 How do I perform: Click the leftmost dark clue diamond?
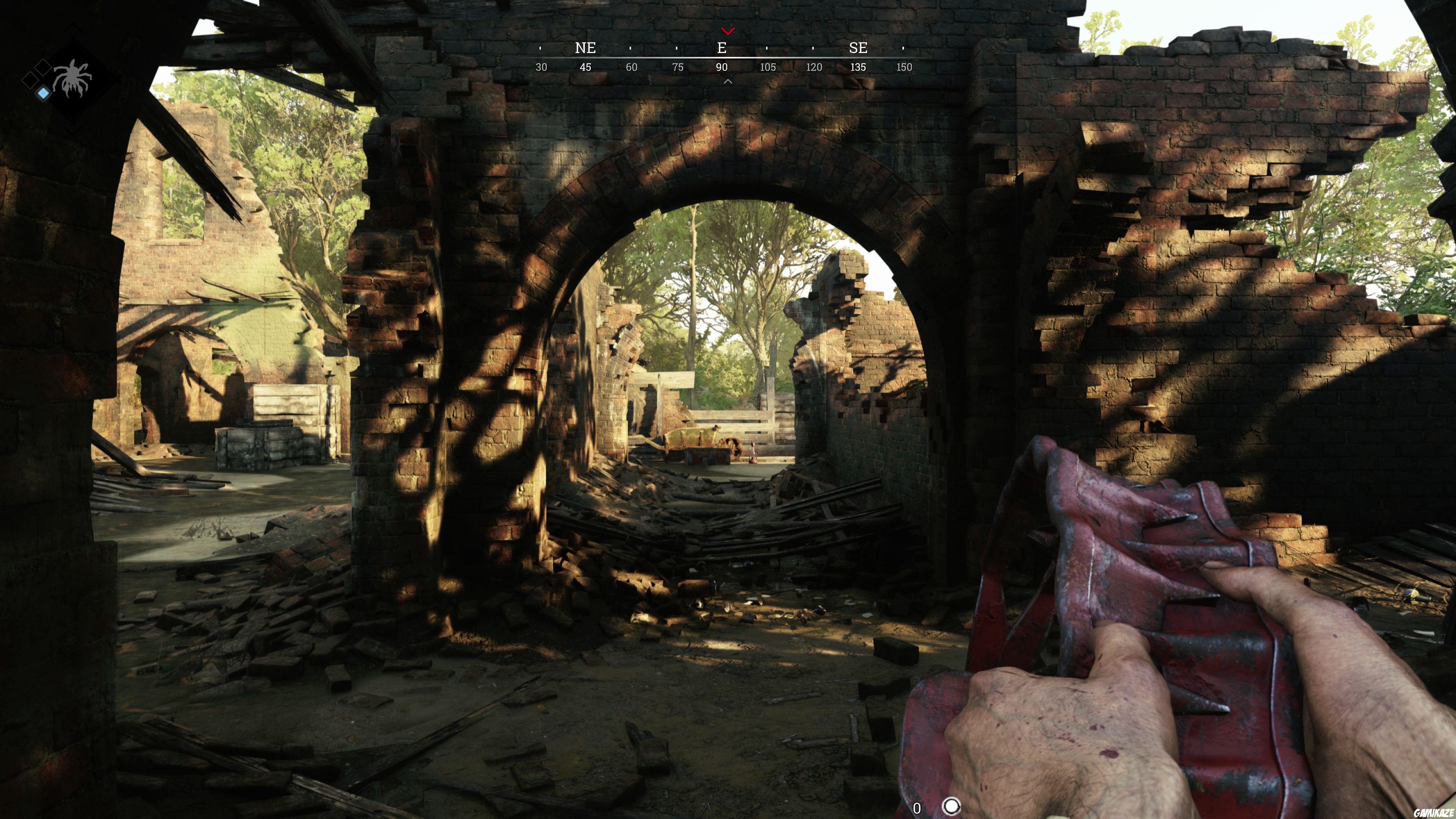(30, 81)
